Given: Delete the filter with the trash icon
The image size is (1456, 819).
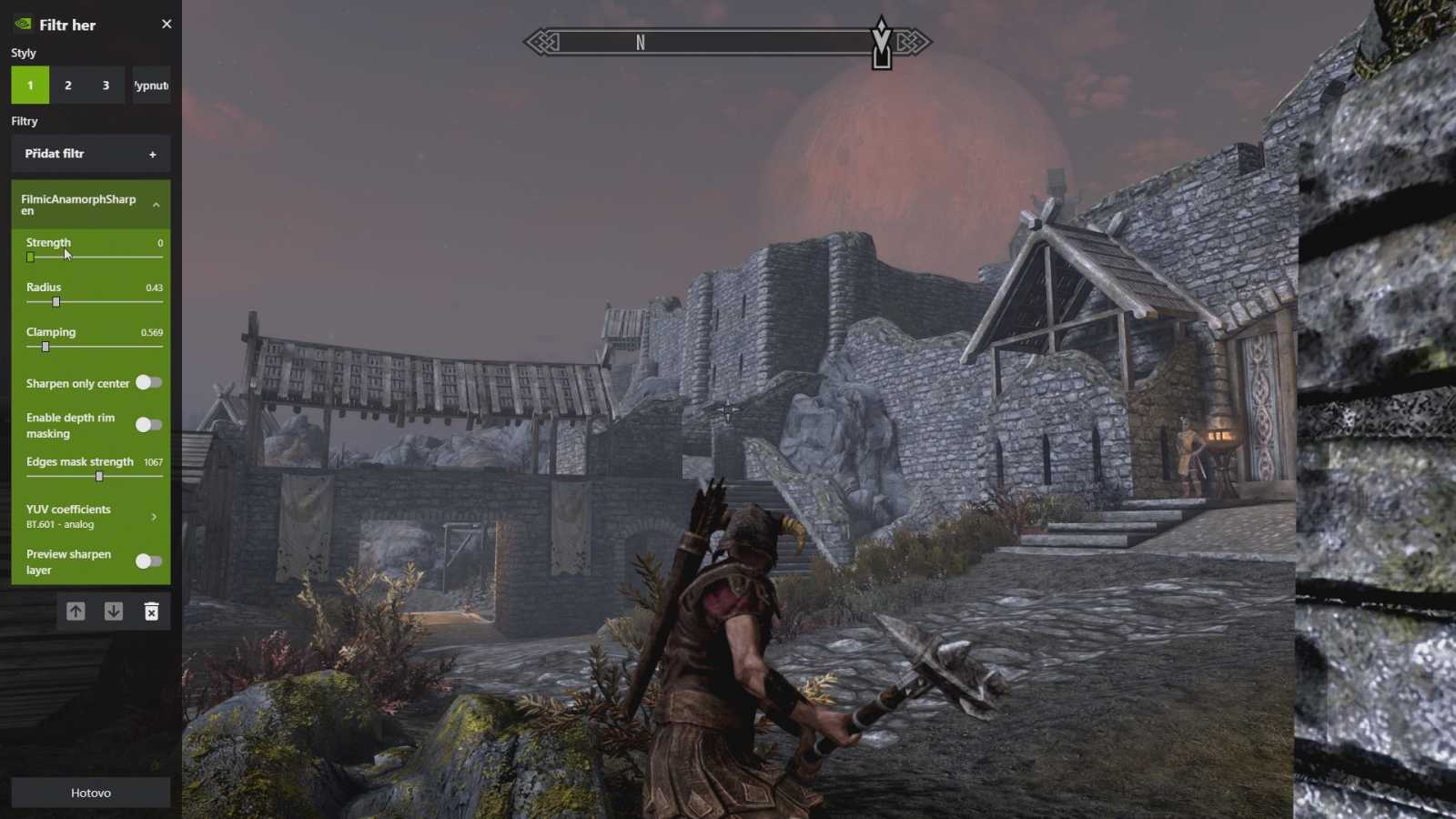Looking at the screenshot, I should 152,612.
